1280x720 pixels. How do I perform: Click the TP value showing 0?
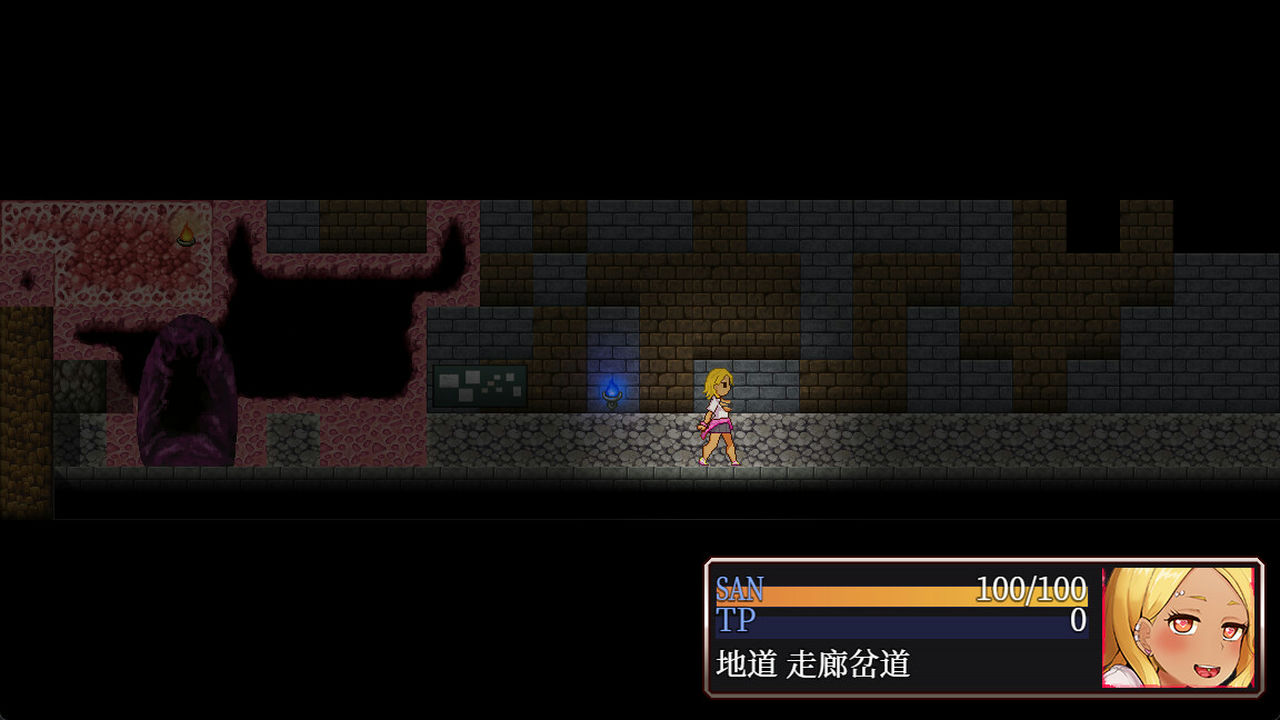[1079, 620]
